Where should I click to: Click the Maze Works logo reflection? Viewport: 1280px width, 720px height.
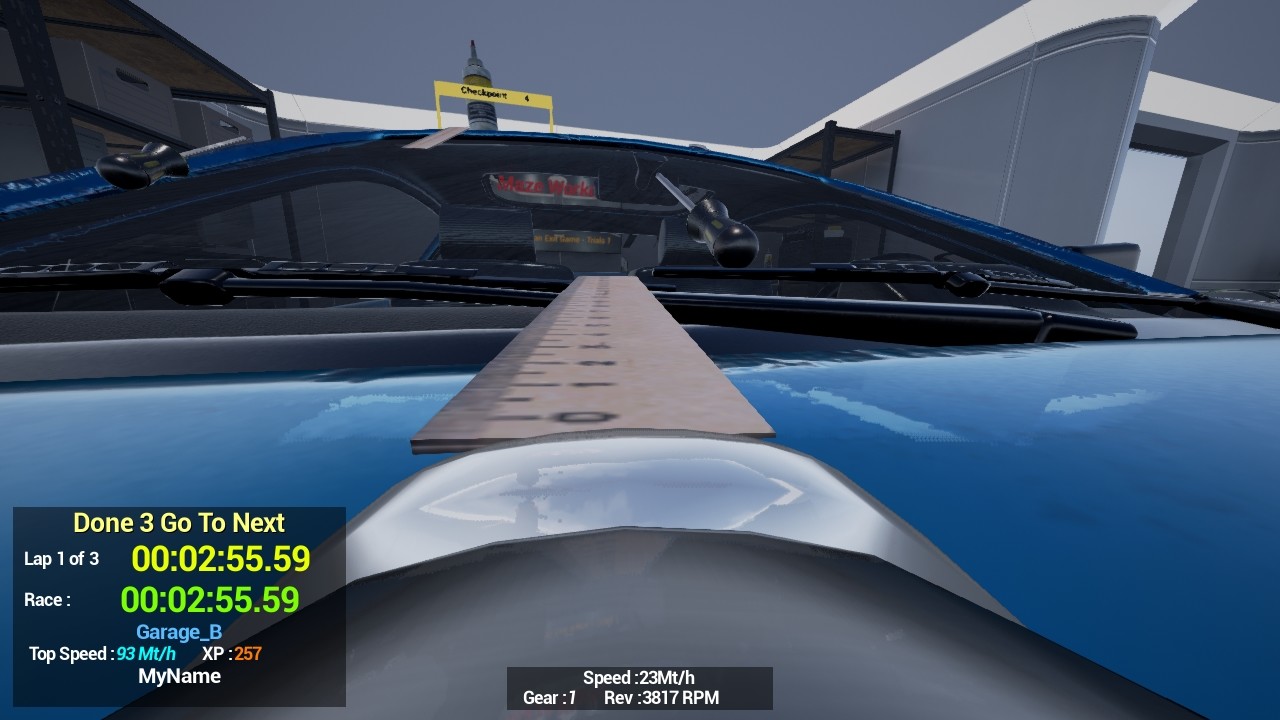545,186
